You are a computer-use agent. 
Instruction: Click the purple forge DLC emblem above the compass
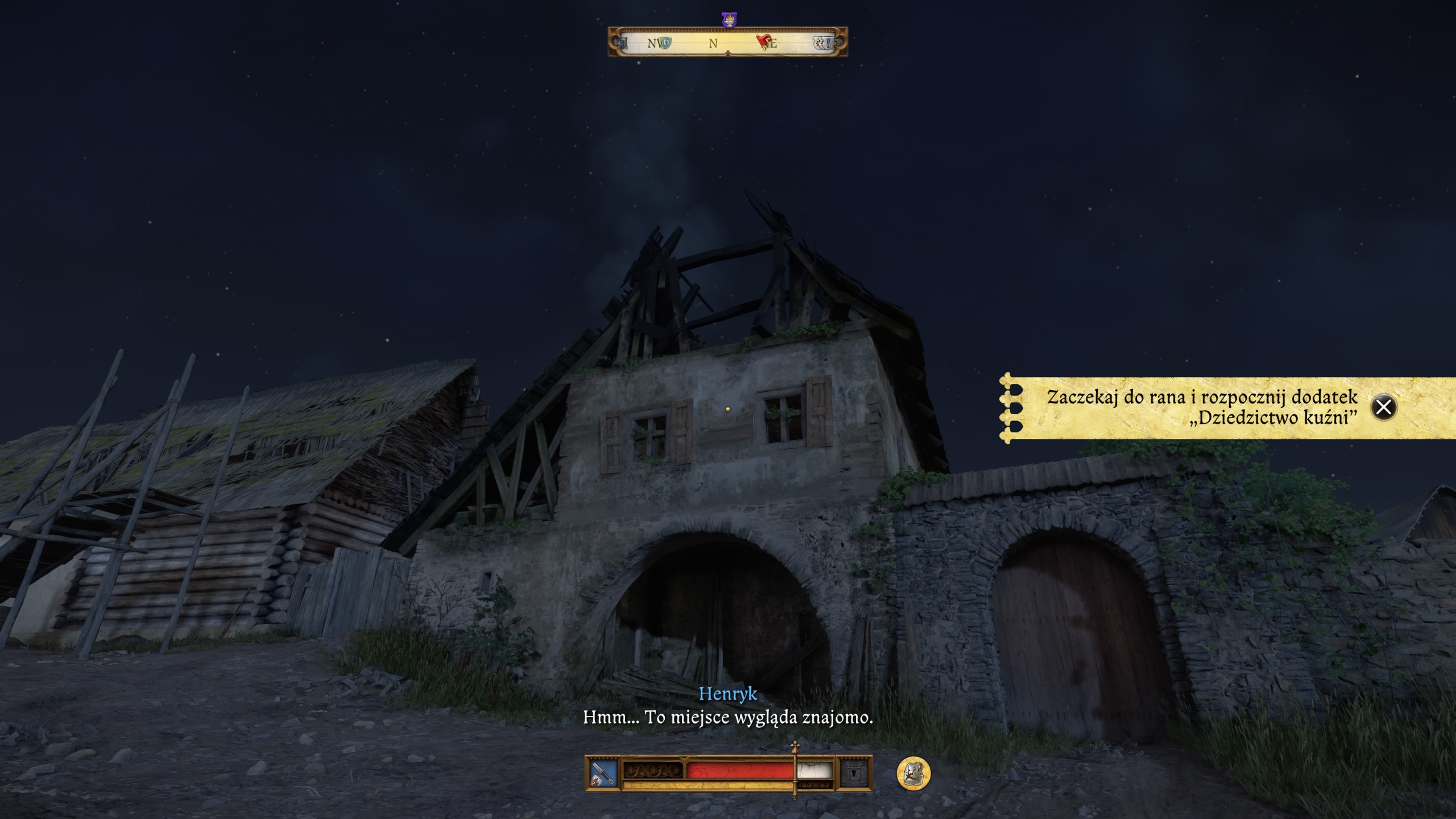click(729, 20)
